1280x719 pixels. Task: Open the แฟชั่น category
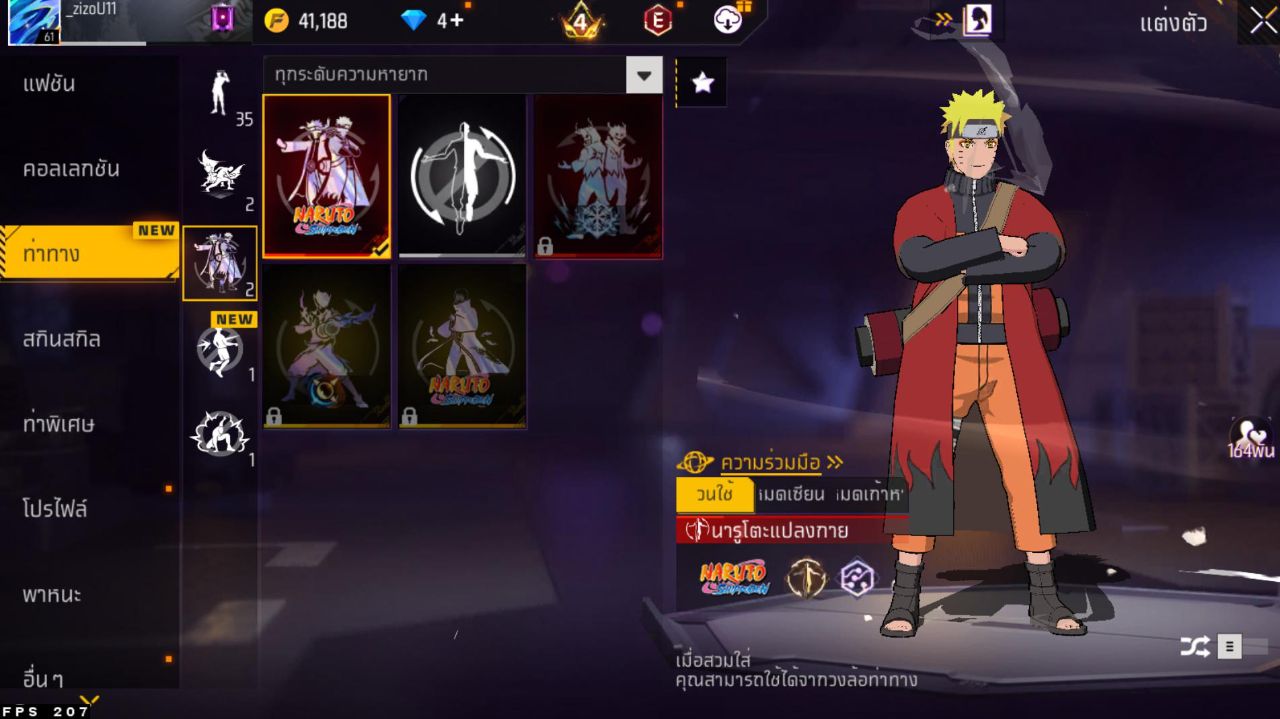(x=50, y=84)
